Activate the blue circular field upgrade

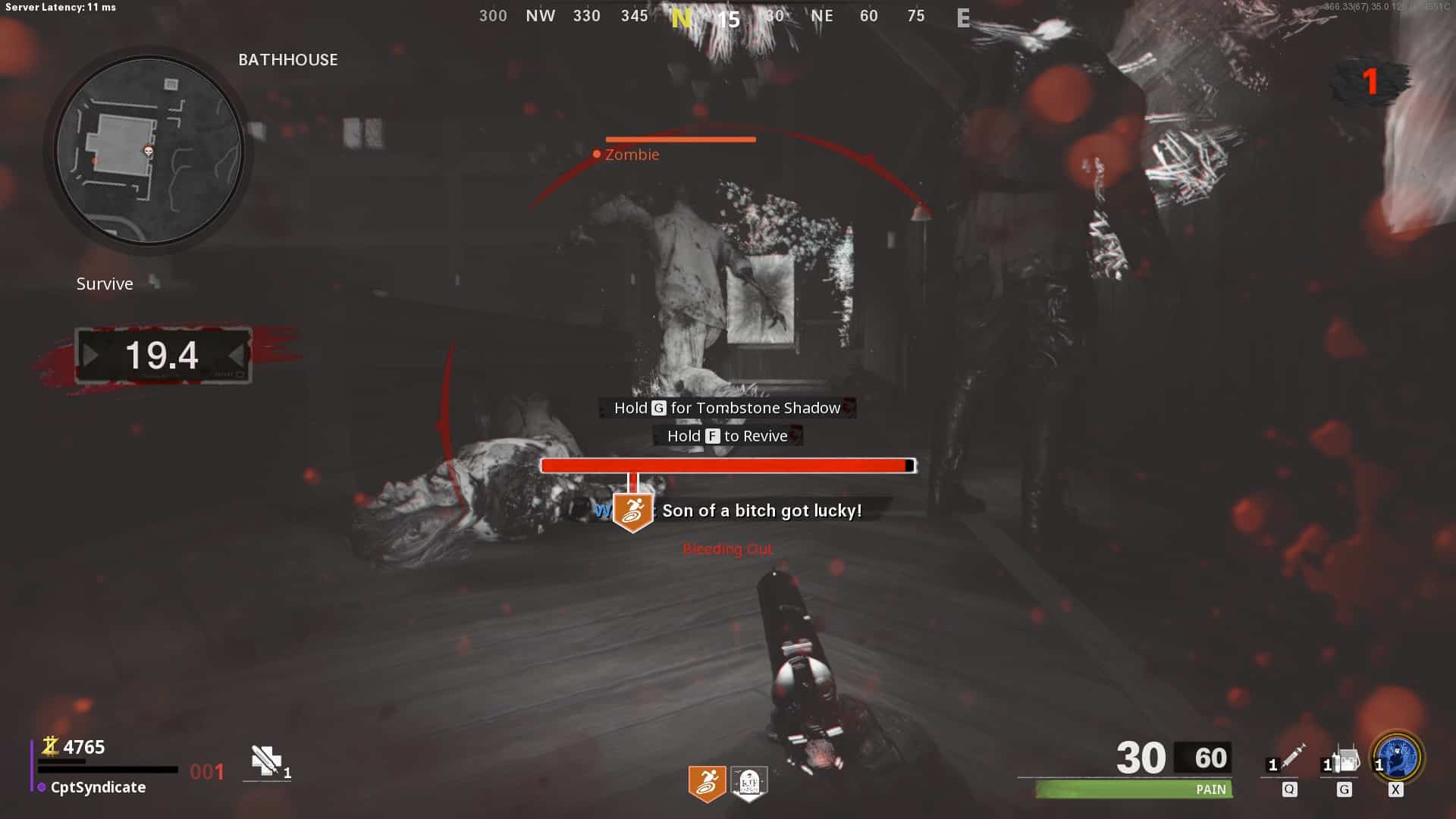(1398, 758)
